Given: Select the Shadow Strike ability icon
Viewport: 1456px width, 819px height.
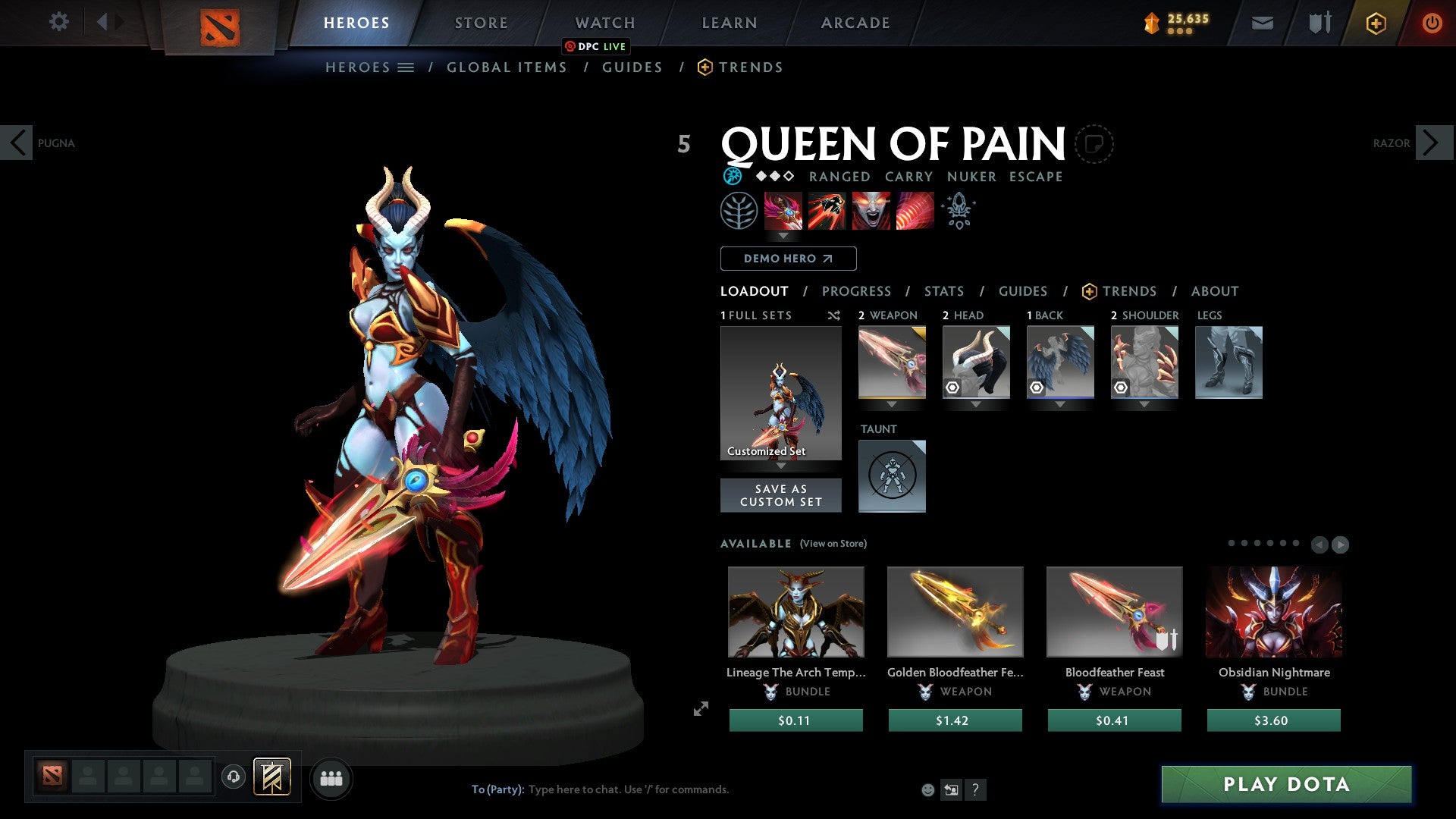Looking at the screenshot, I should 783,210.
